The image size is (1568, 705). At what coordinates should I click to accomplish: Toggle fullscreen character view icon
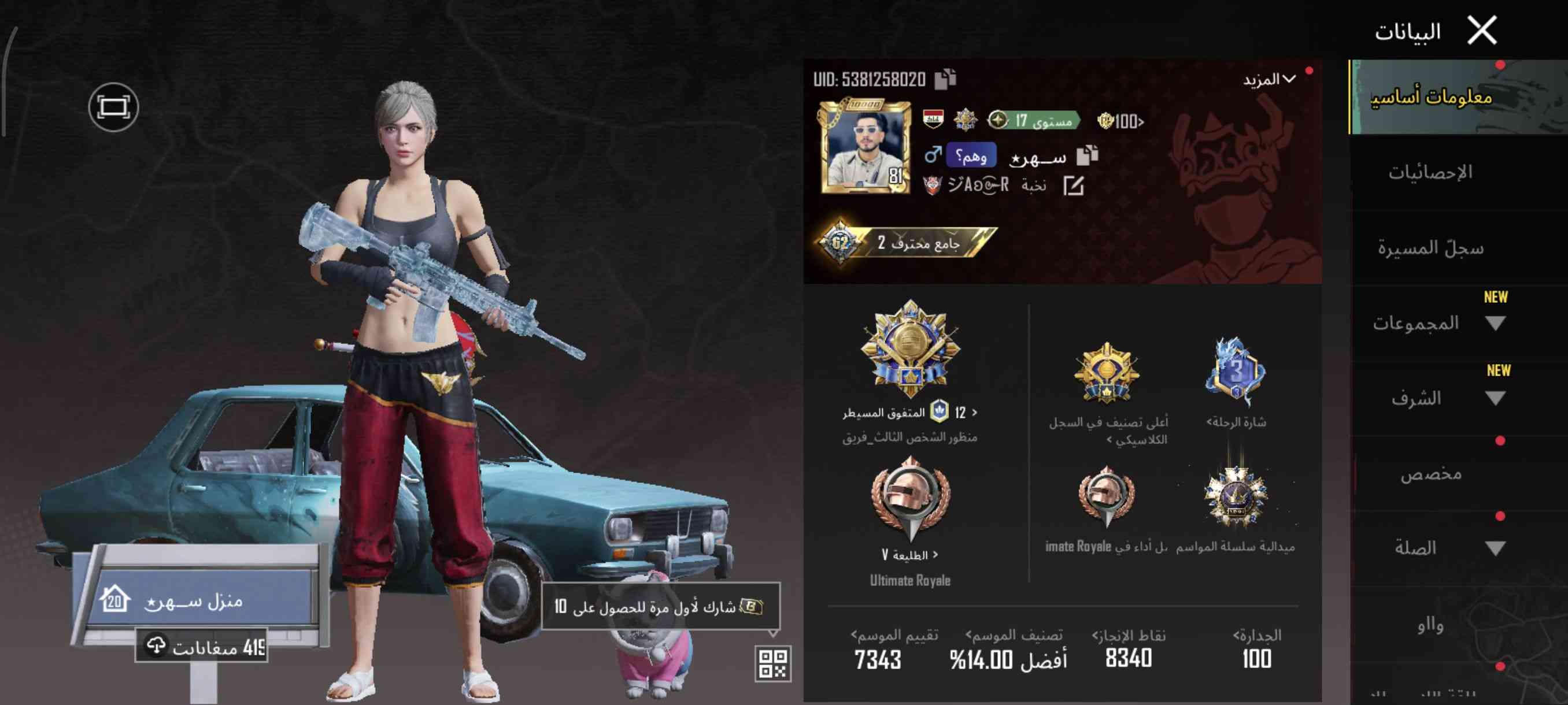click(113, 107)
